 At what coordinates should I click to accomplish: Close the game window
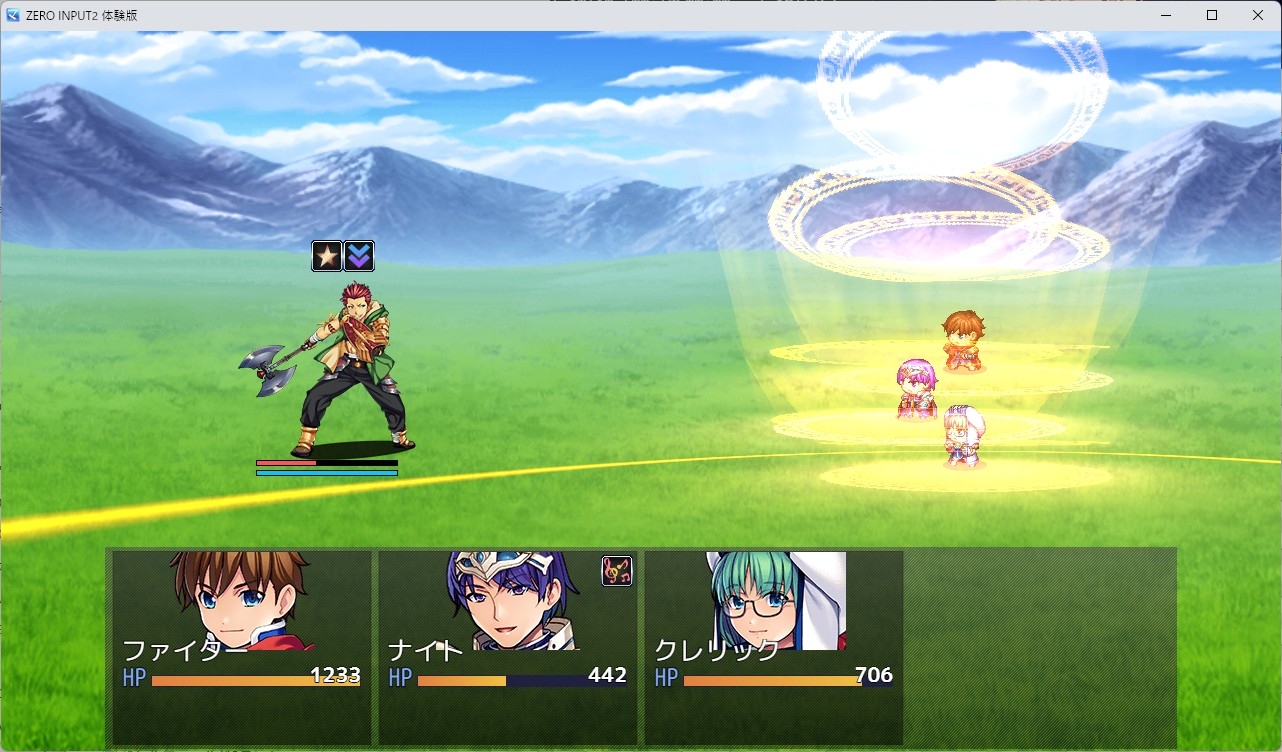coord(1258,15)
